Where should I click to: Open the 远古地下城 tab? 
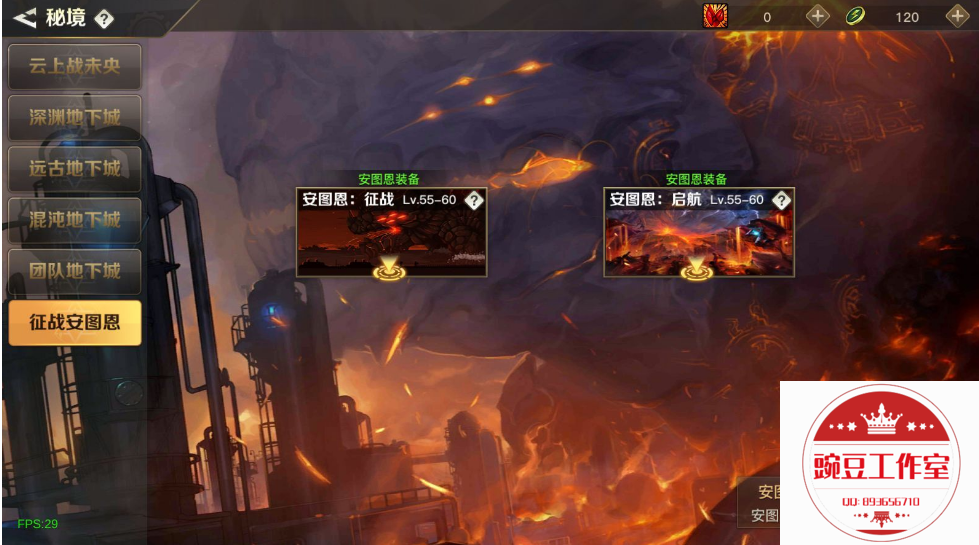[x=75, y=169]
